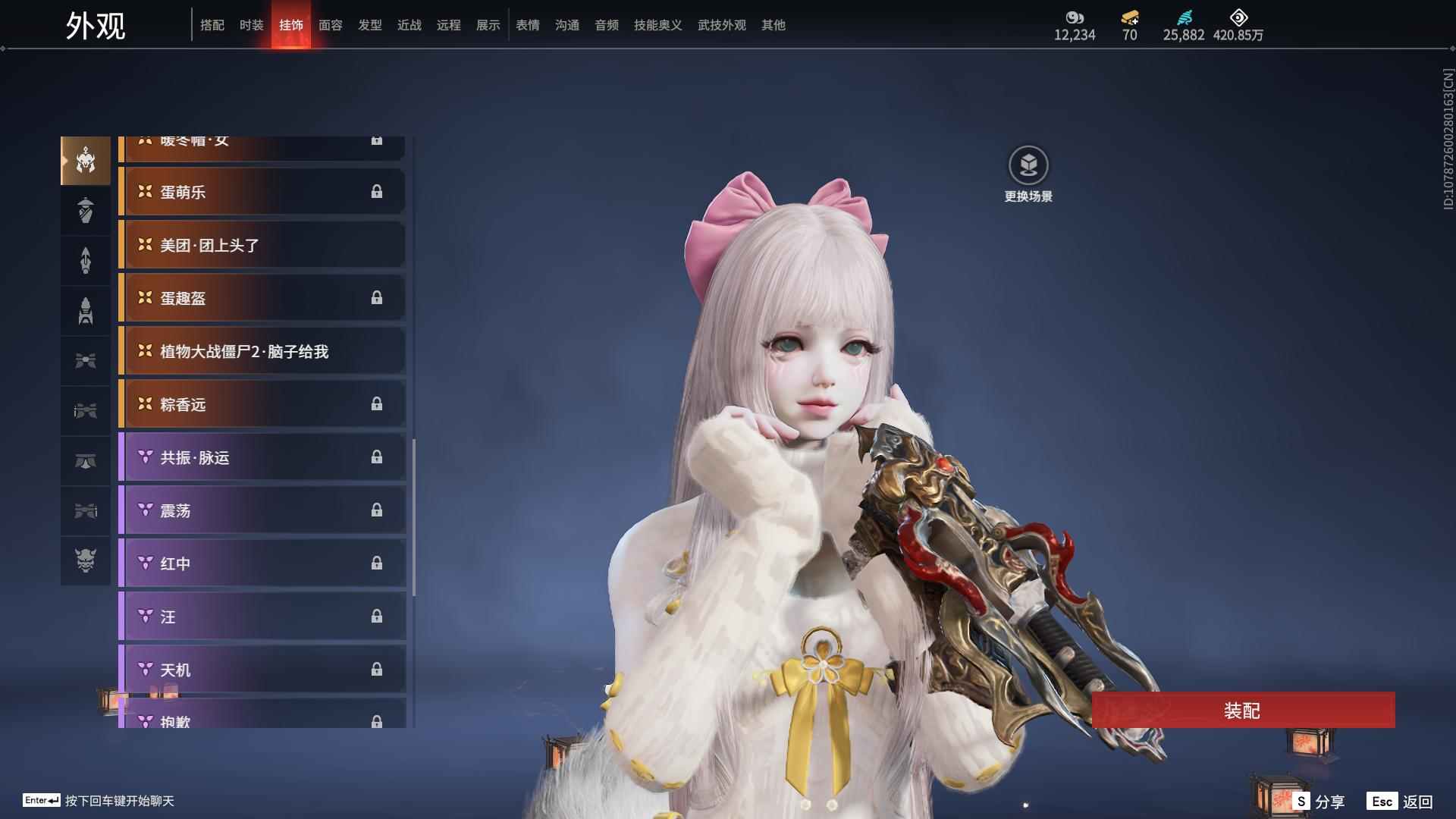The image size is (1456, 819).
Task: Open the 近战 weapon tab
Action: (x=409, y=25)
